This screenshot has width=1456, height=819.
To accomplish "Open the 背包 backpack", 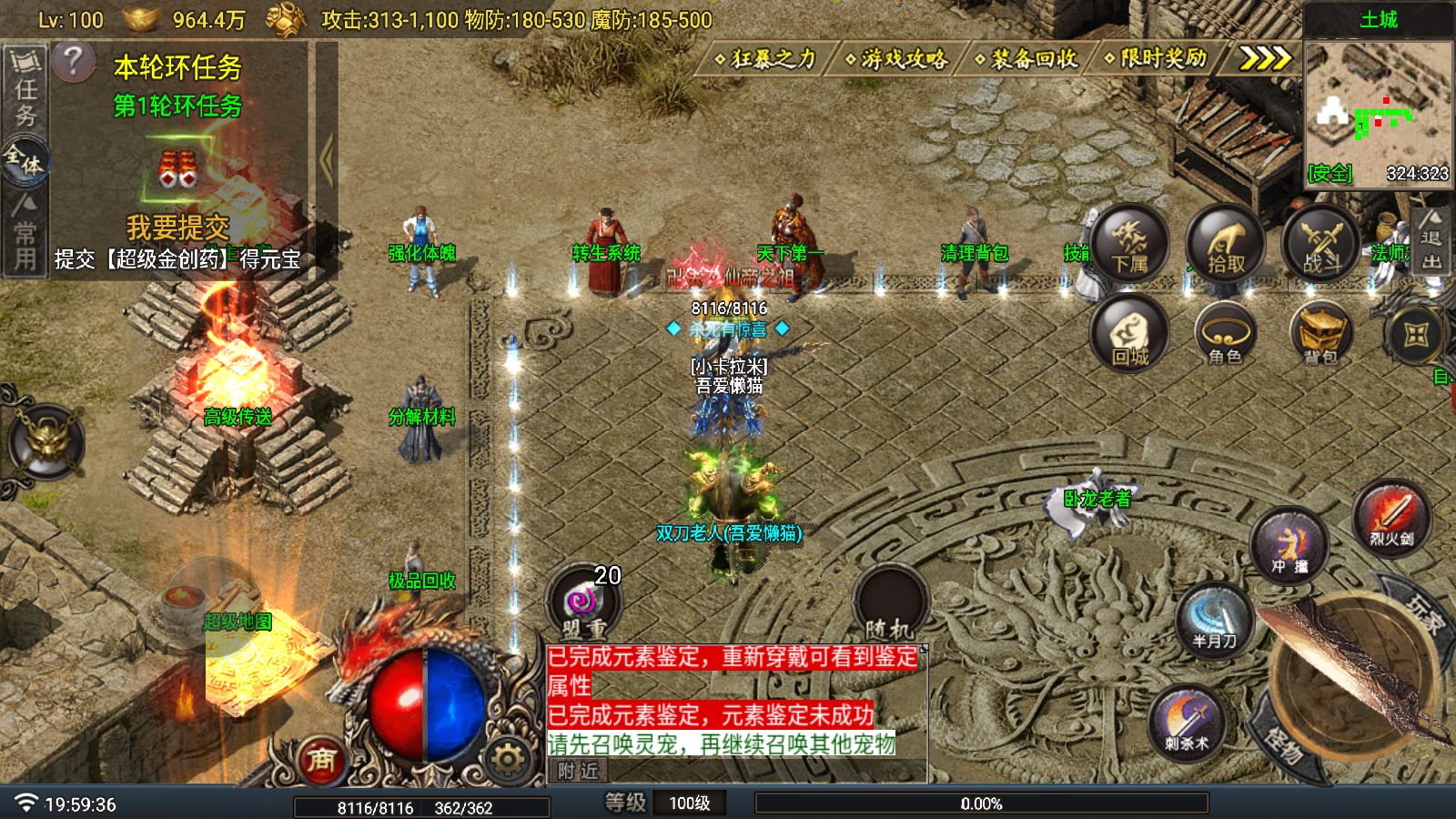I will tap(1320, 335).
